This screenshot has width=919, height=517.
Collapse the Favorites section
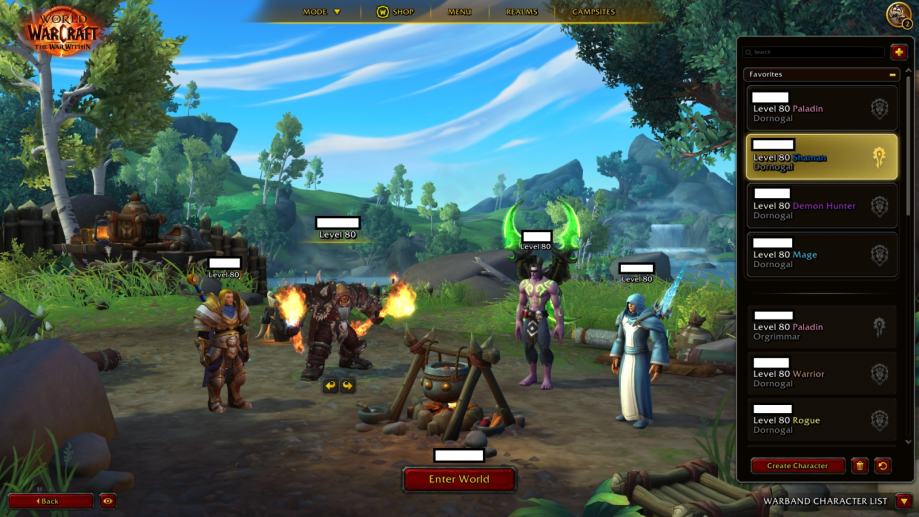point(892,75)
